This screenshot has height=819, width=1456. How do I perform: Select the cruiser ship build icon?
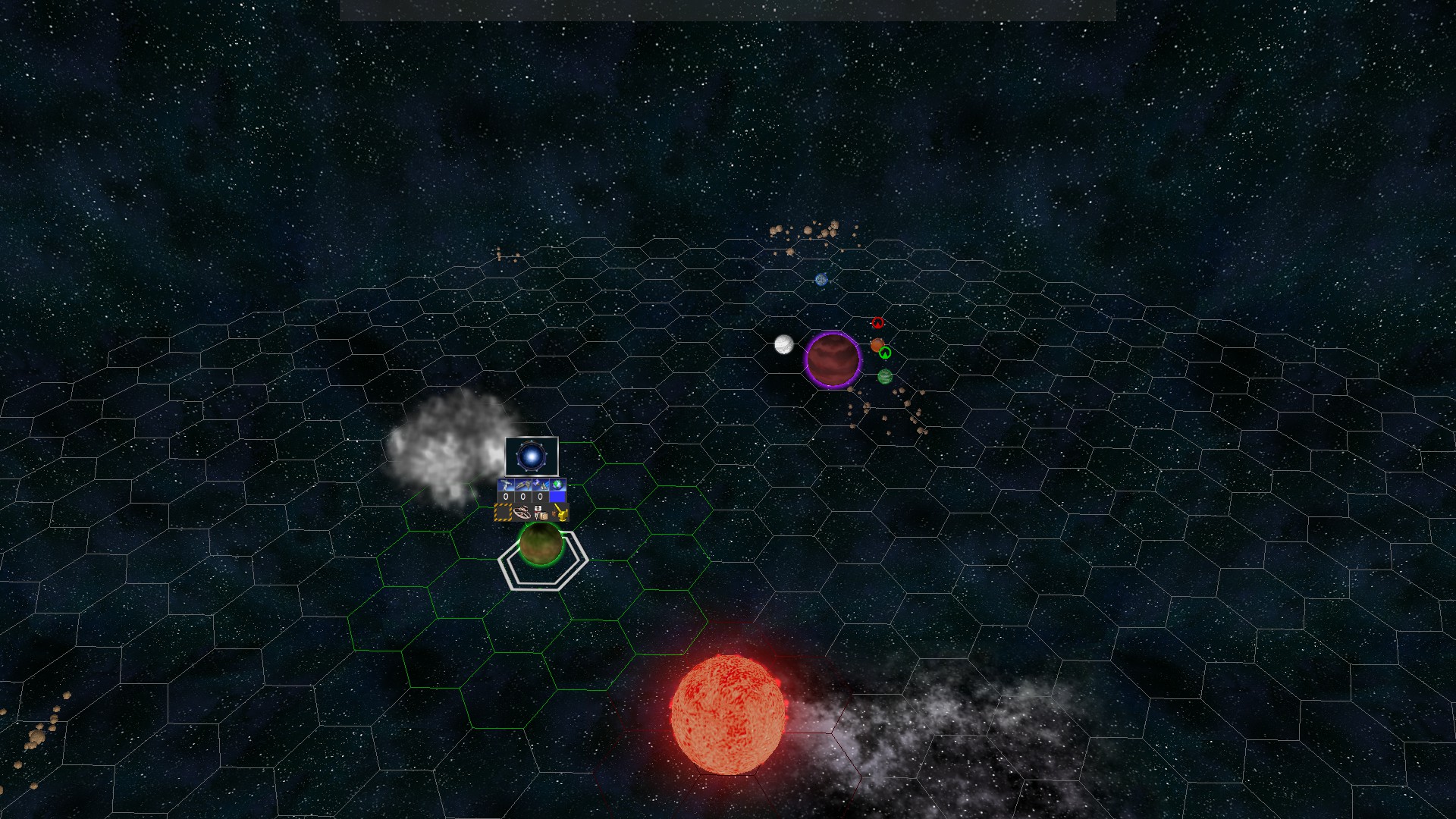(x=523, y=484)
